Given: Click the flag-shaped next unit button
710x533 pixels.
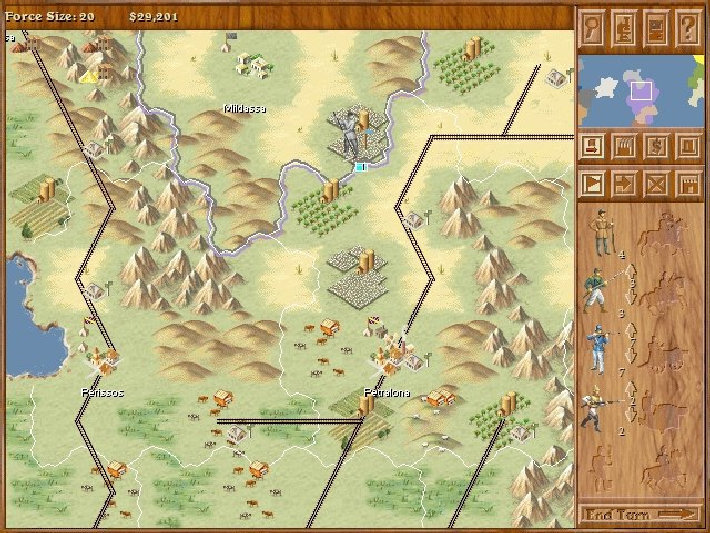Looking at the screenshot, I should [594, 185].
